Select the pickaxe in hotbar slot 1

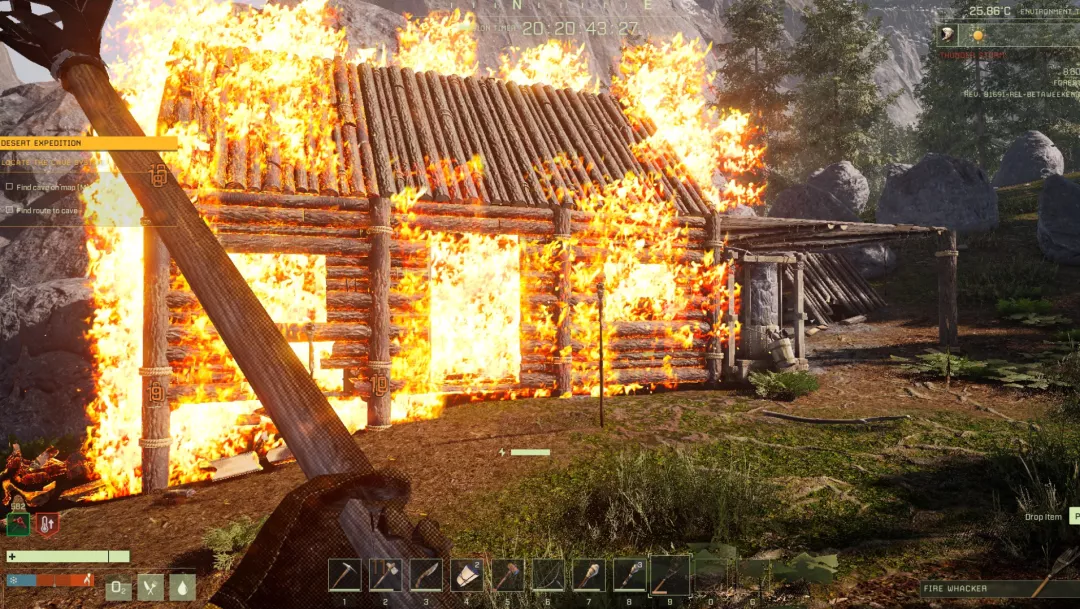pyautogui.click(x=344, y=575)
